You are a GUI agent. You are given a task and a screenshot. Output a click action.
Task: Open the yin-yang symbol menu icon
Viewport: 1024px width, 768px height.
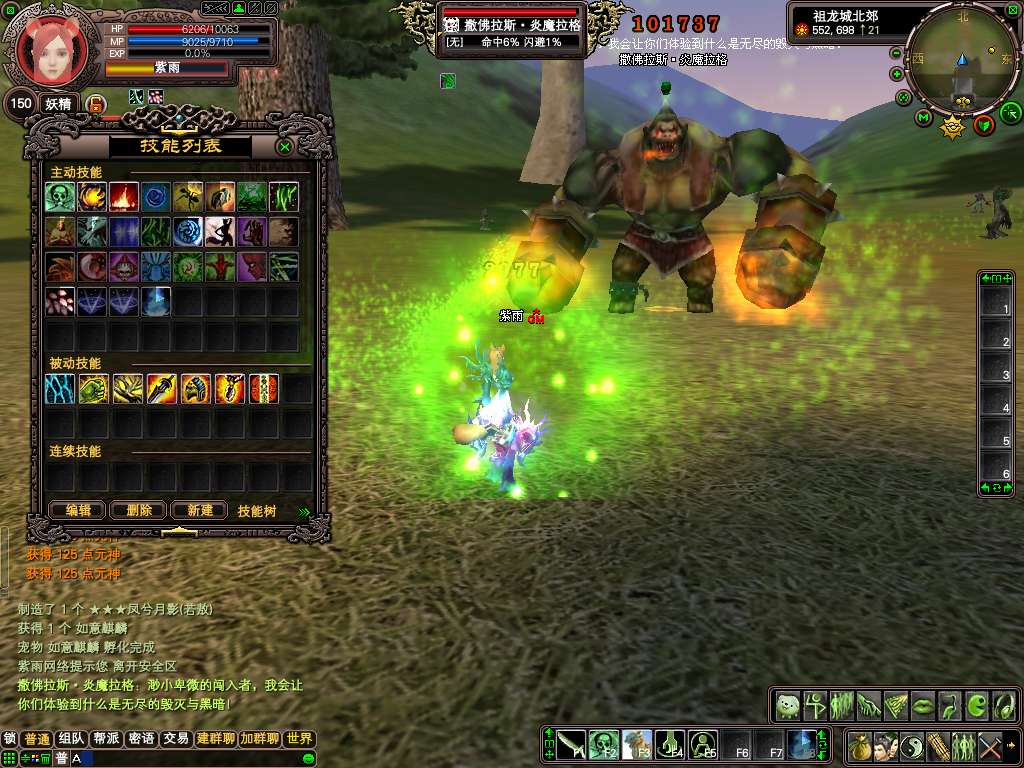[912, 746]
